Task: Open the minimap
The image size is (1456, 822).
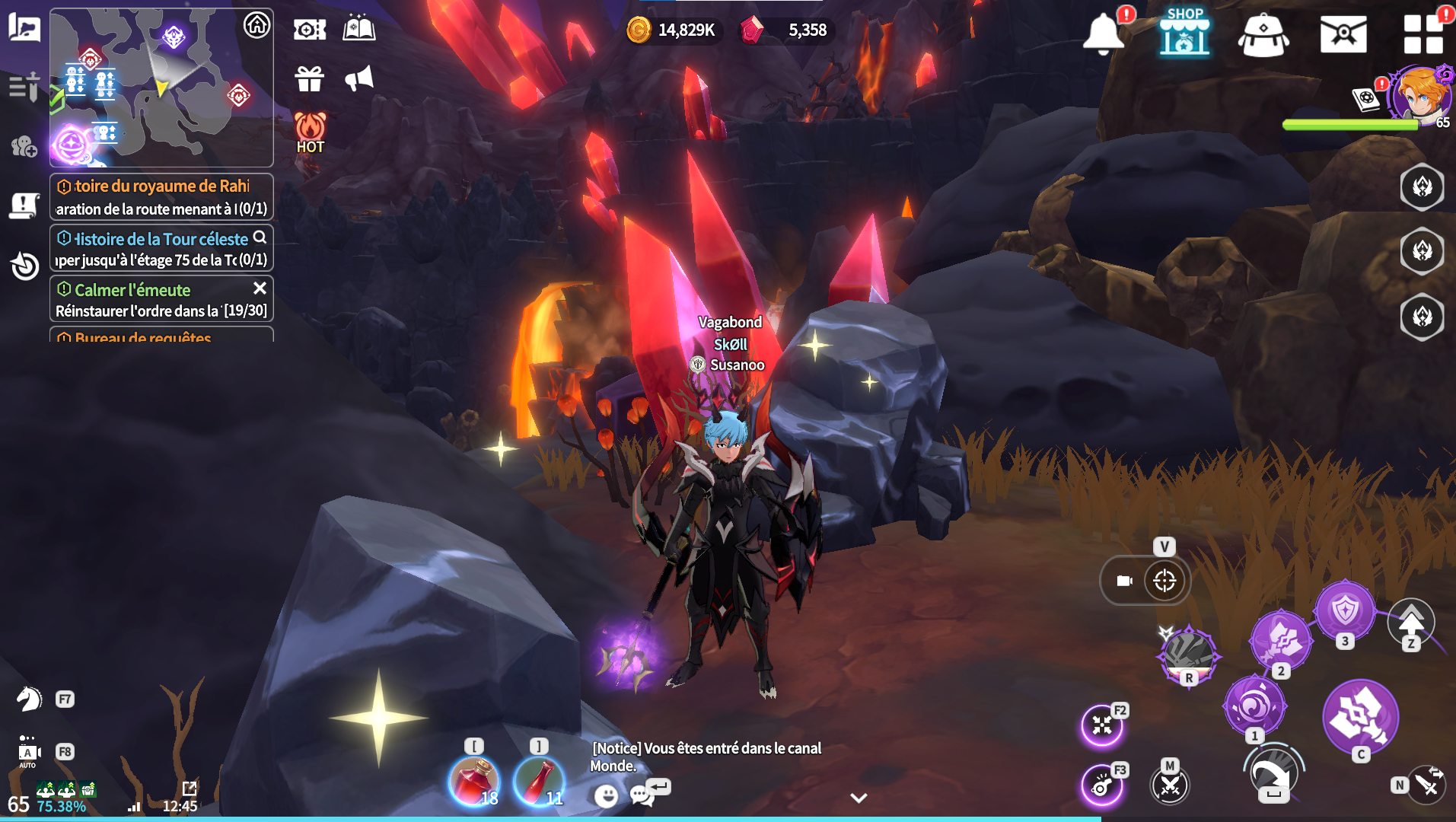Action: tap(161, 88)
